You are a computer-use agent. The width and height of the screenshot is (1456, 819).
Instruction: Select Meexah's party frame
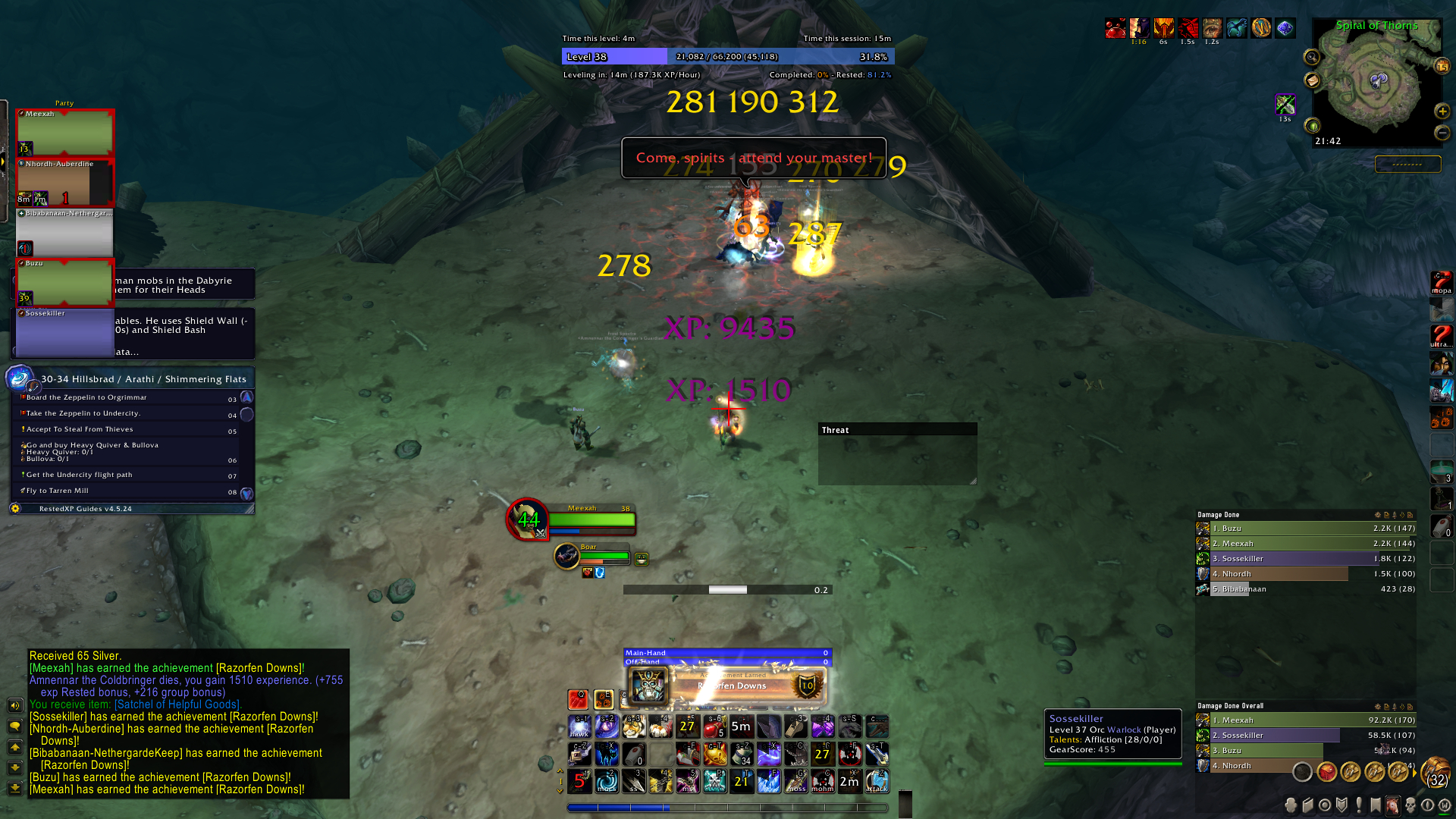click(x=65, y=132)
